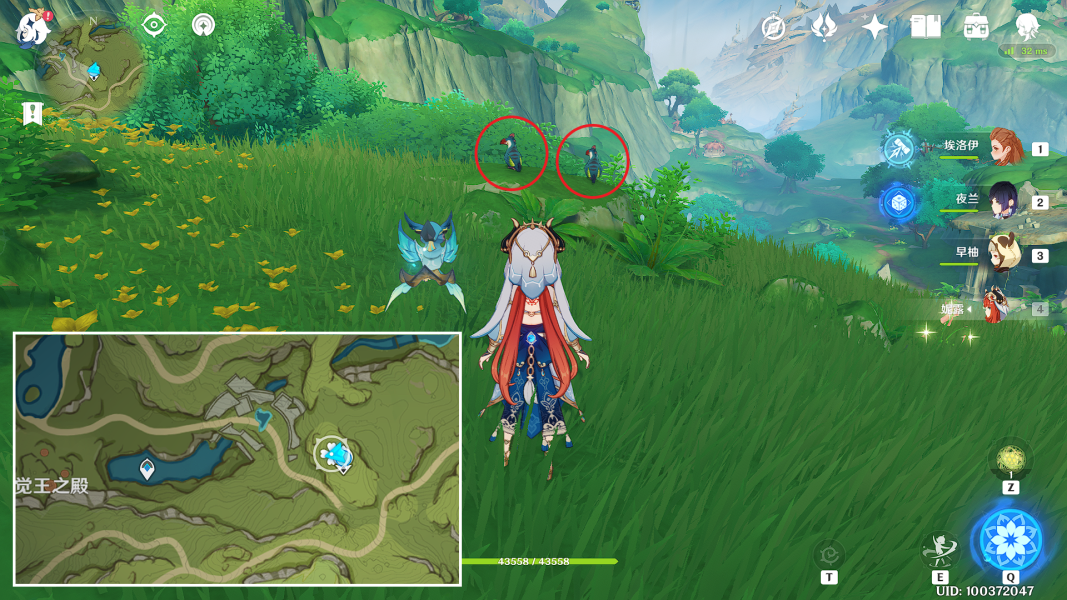Open the Adventurer Handbook book icon
The image size is (1067, 600).
coord(925,27)
